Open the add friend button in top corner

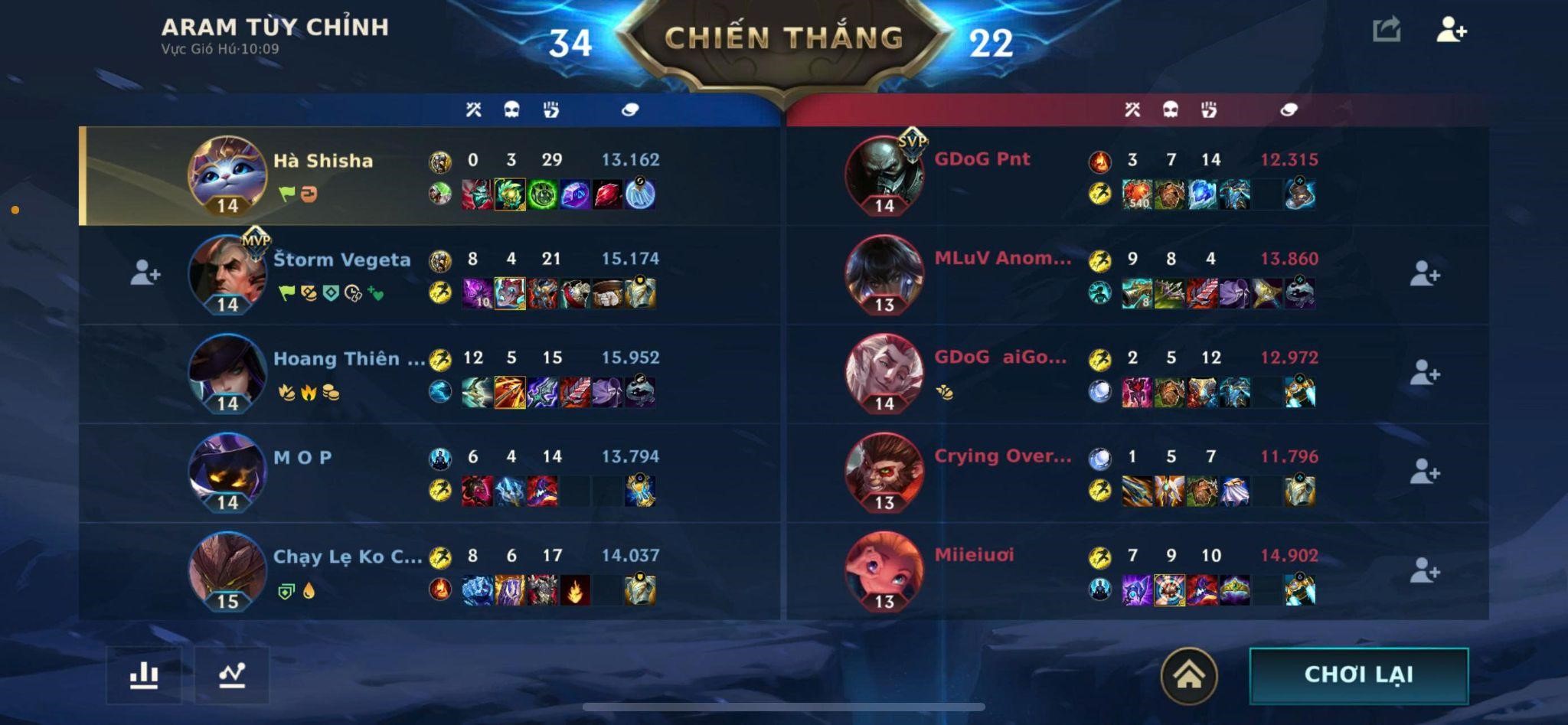(x=1451, y=31)
